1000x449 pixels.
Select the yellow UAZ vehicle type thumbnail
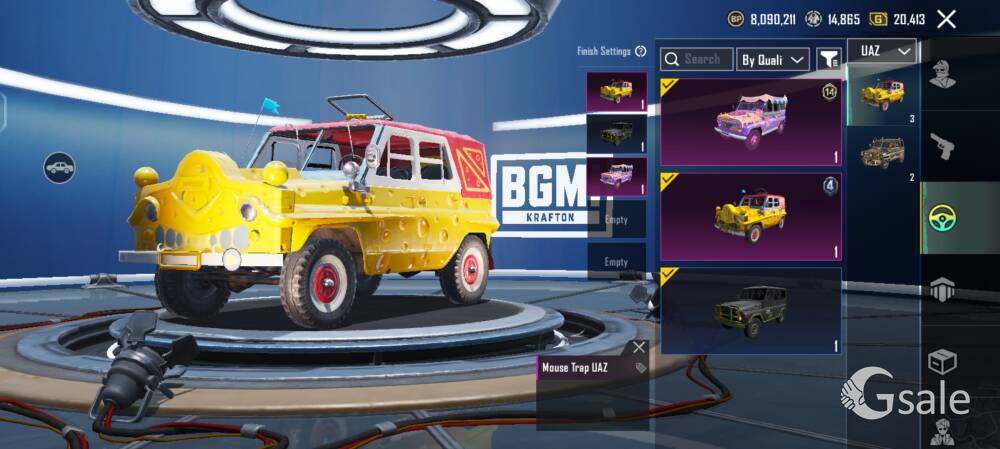[x=882, y=95]
